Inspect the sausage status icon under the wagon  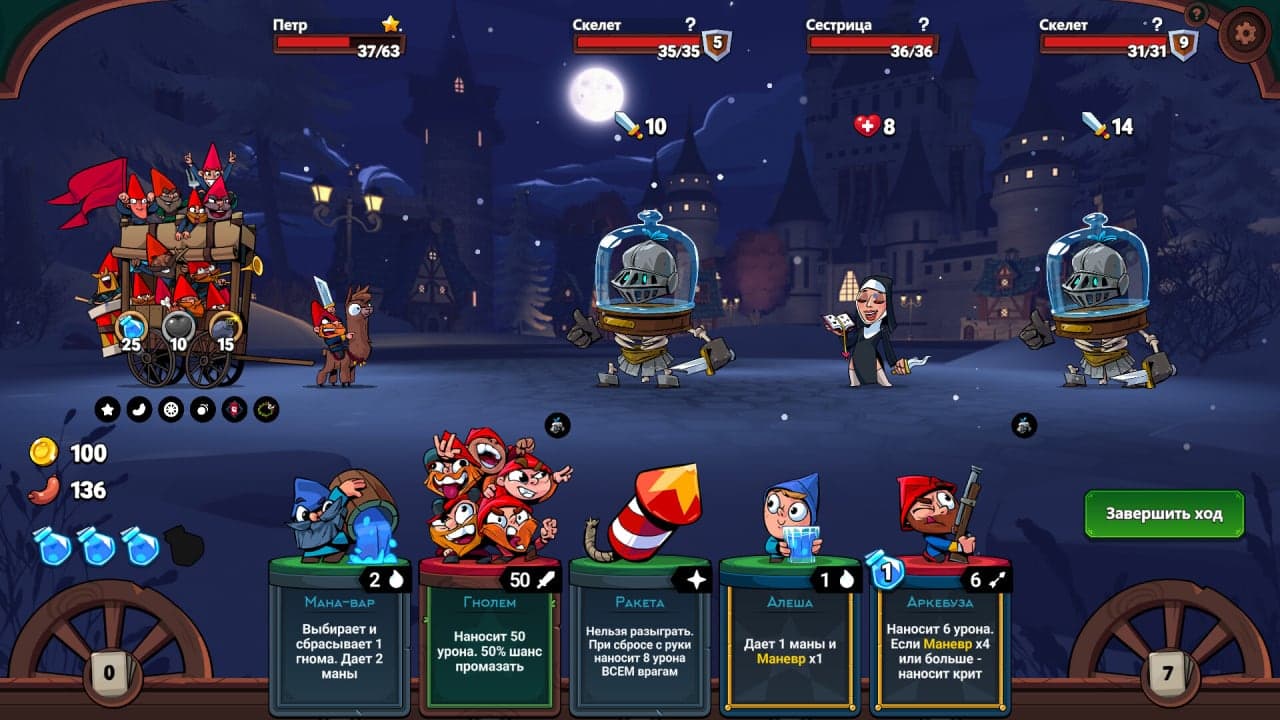pyautogui.click(x=139, y=409)
